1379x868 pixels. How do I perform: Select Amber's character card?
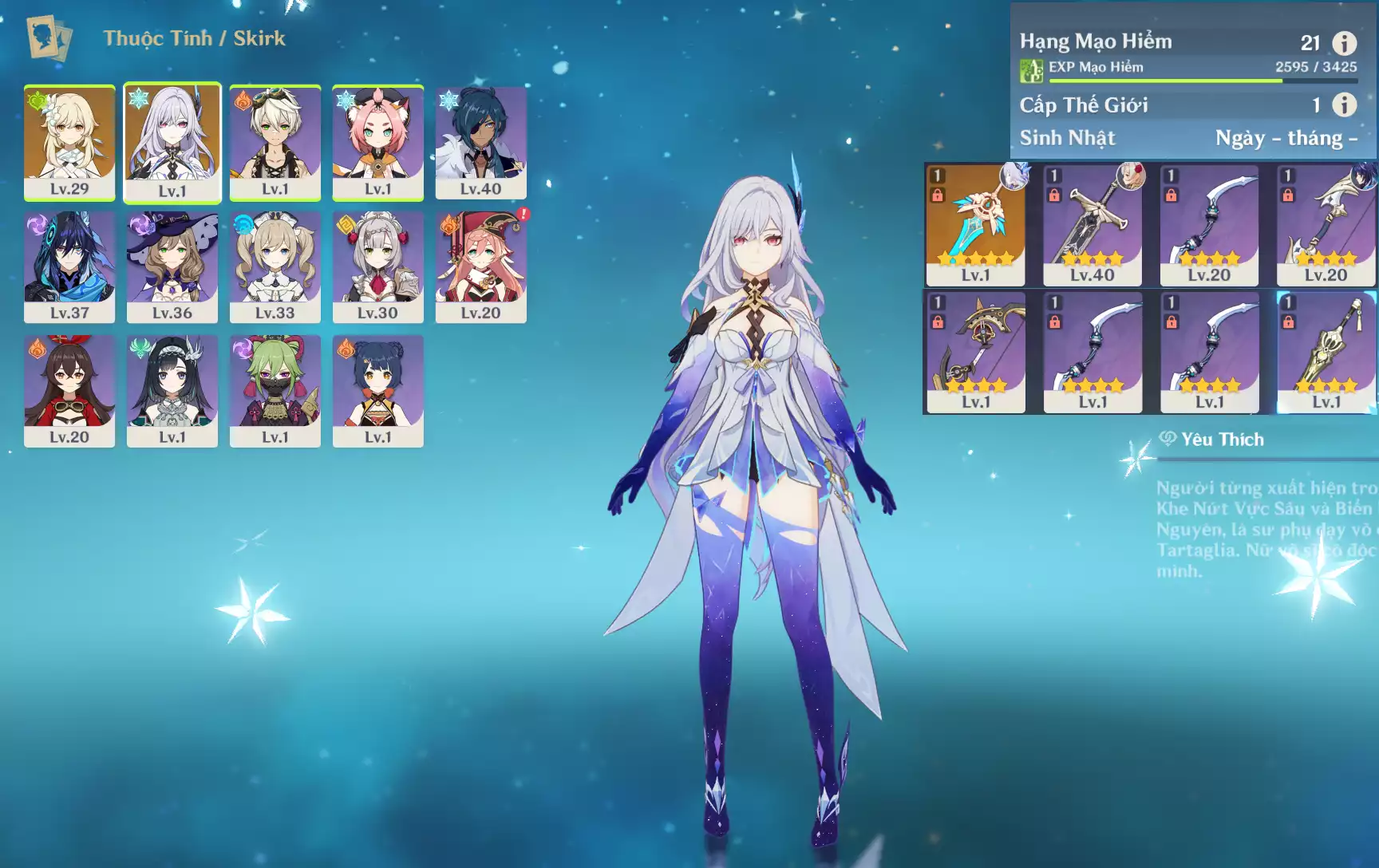pos(69,390)
